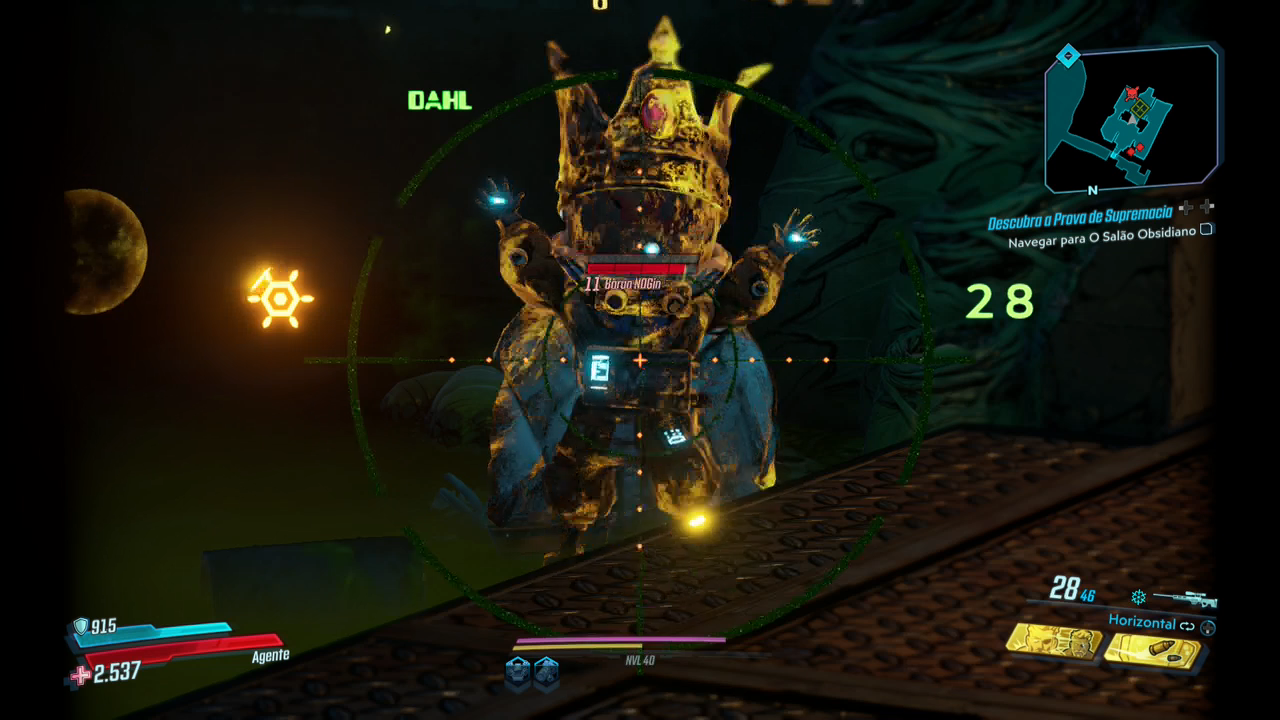Select the red skull boss marker on minimap

[x=1132, y=92]
